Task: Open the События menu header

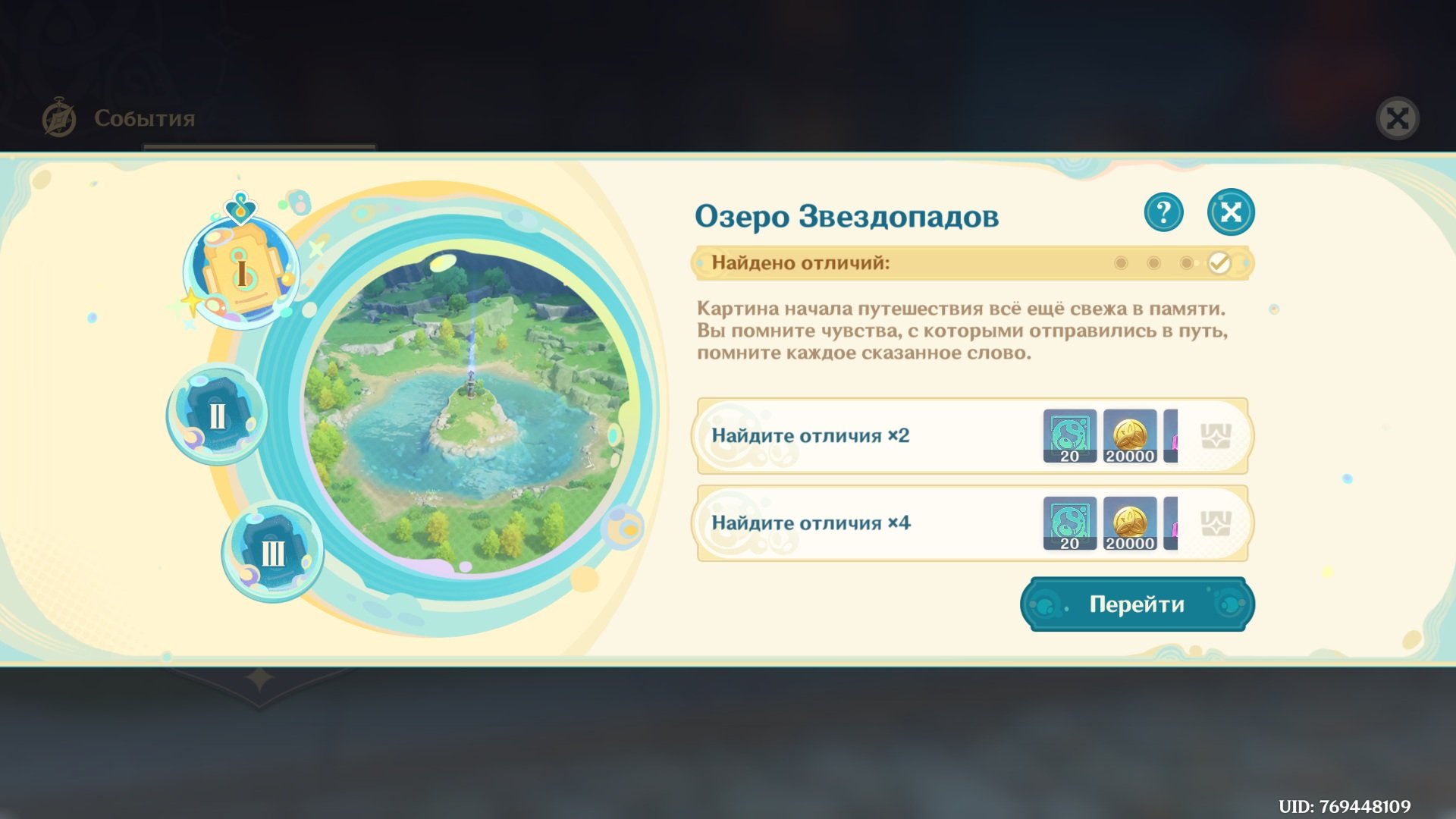Action: click(x=143, y=118)
